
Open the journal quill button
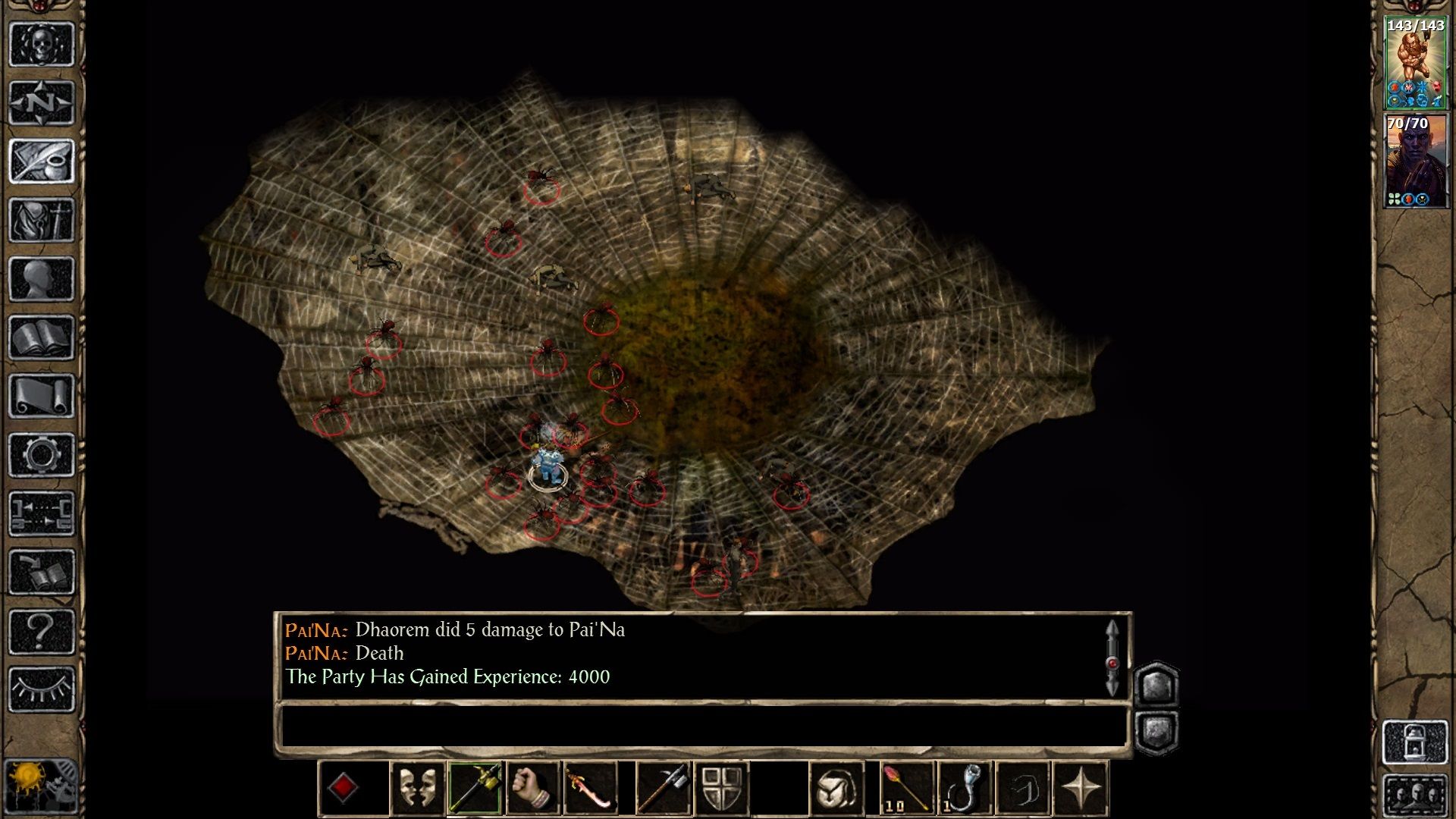click(41, 161)
